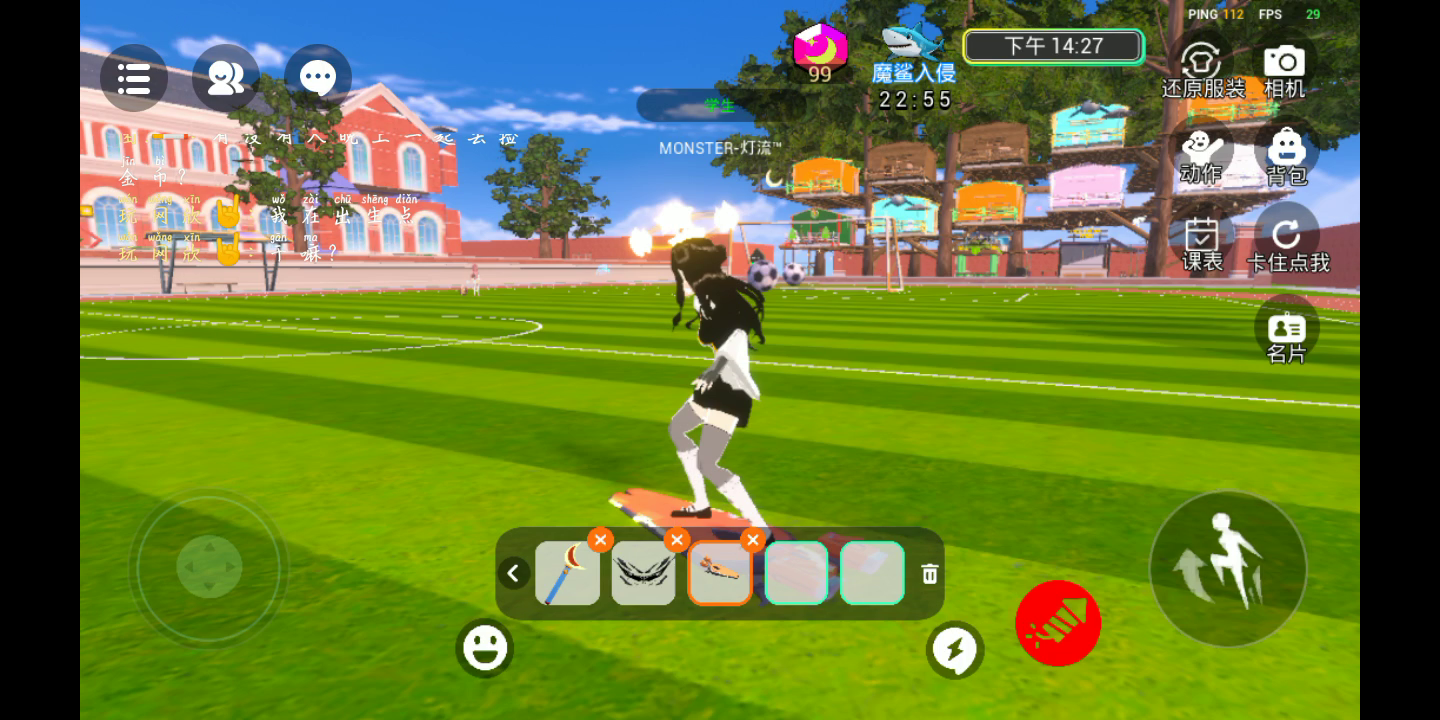Open the 背包 backpack
1440x720 pixels.
(1286, 156)
